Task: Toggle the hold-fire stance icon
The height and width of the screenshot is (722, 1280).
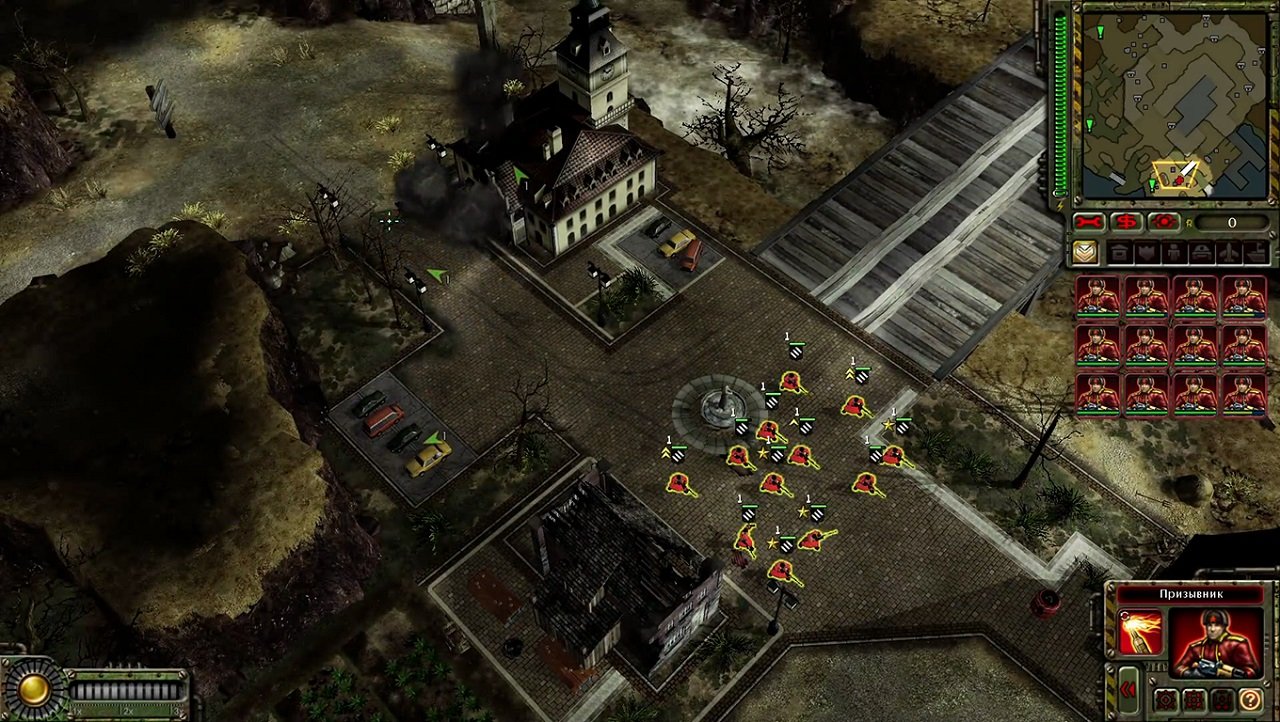Action: (x=1221, y=700)
